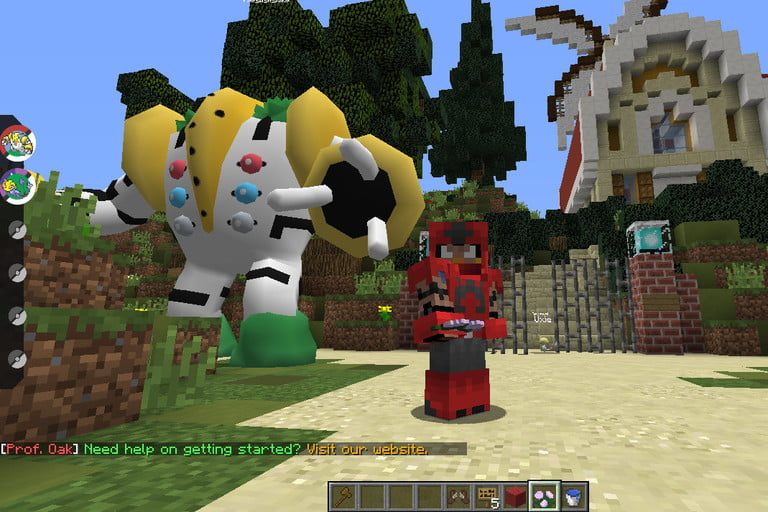The image size is (768, 512).
Task: Select the water bucket hotbar slot
Action: pos(574,495)
